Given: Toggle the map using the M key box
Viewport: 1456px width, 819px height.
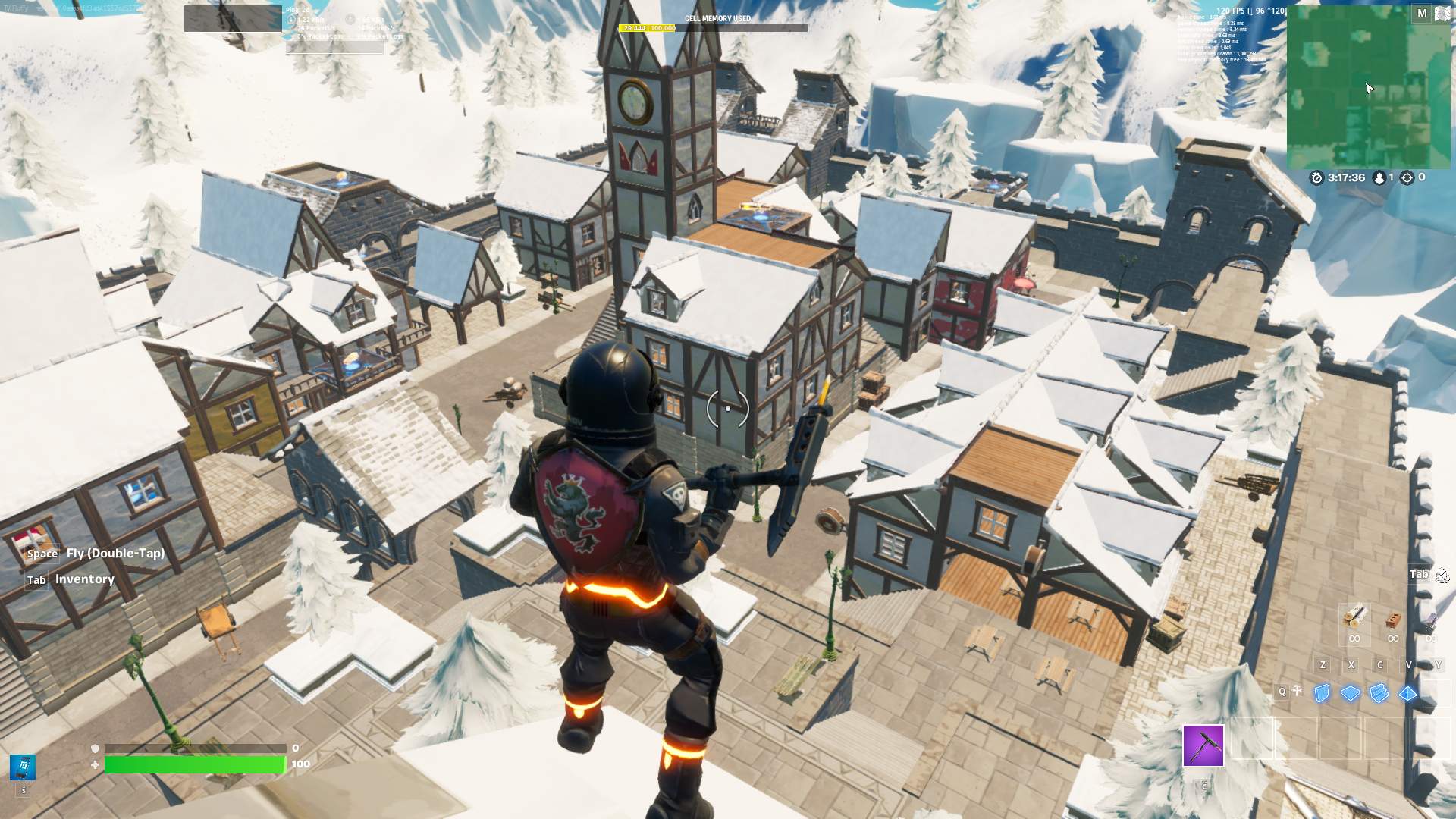Looking at the screenshot, I should 1423,14.
